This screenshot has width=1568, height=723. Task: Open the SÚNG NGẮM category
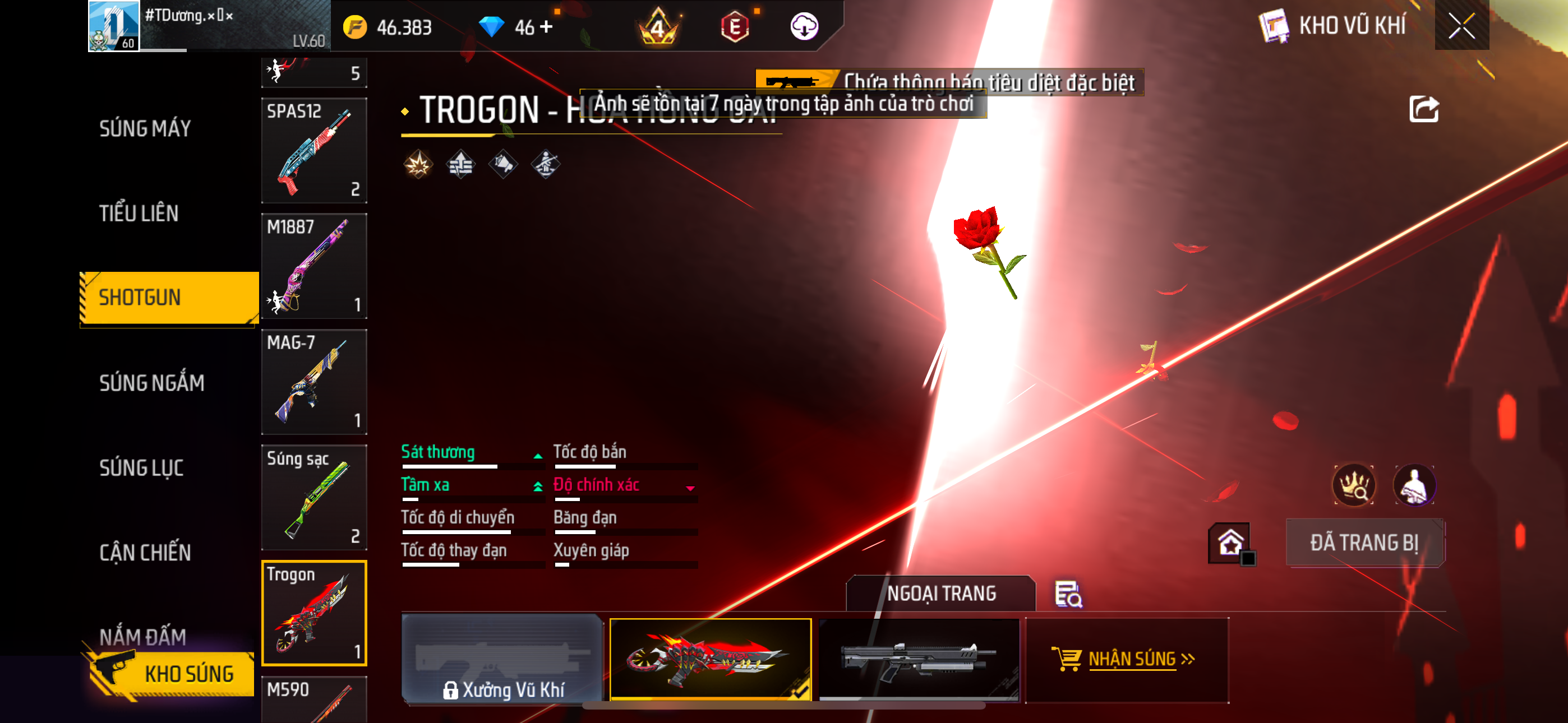151,383
